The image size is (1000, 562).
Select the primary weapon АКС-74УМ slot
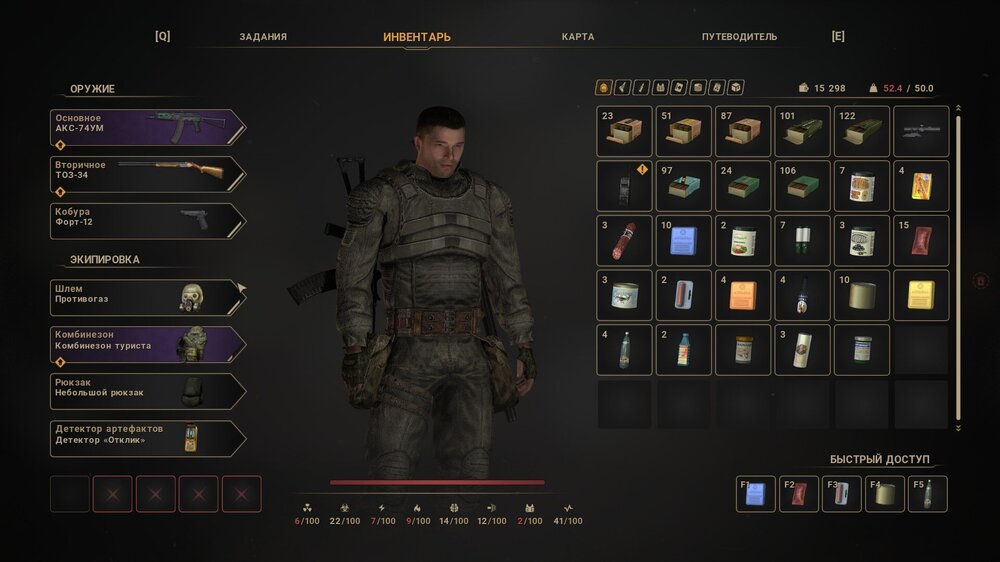tap(146, 128)
